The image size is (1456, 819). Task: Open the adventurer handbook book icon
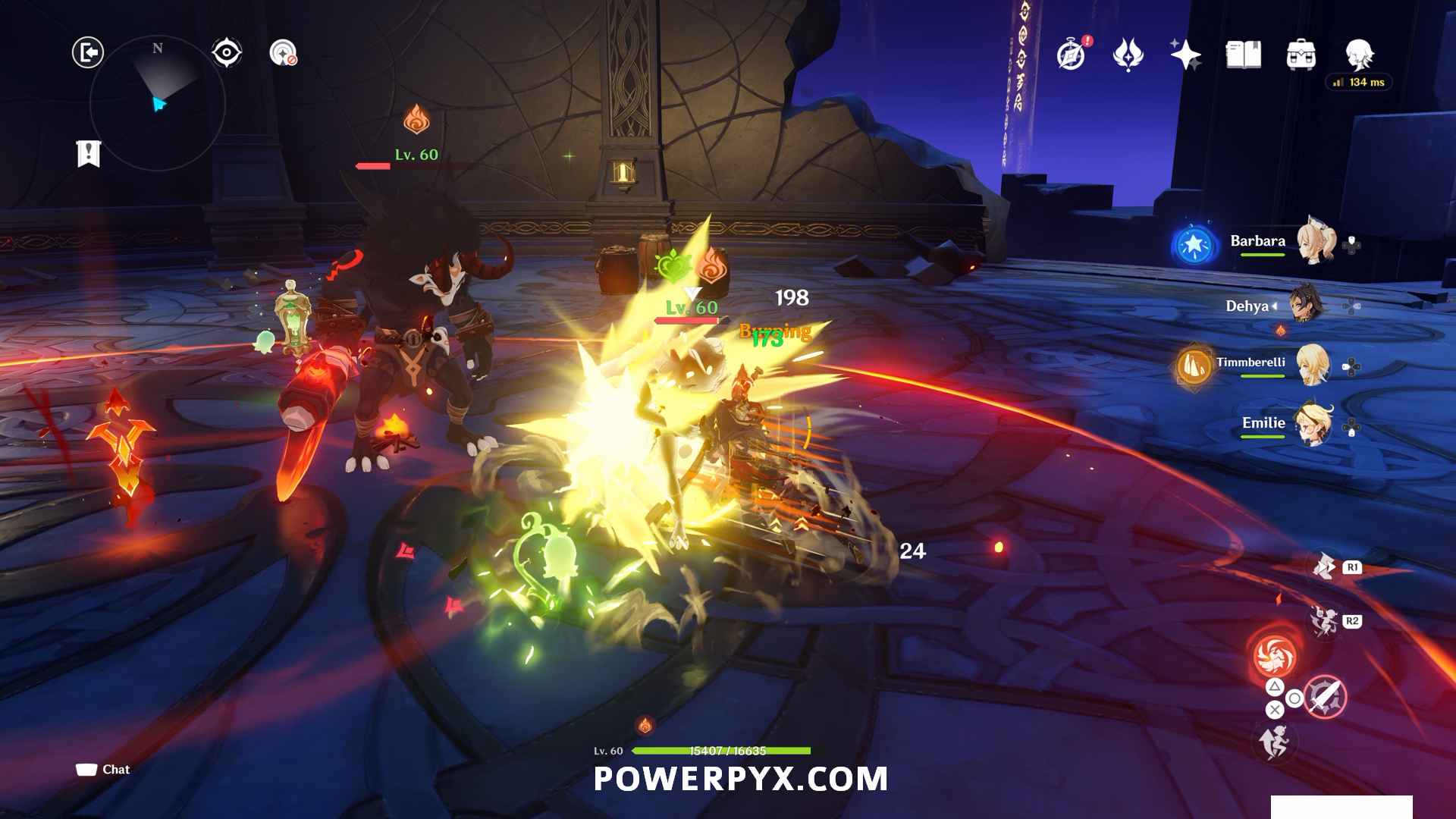click(x=1243, y=55)
